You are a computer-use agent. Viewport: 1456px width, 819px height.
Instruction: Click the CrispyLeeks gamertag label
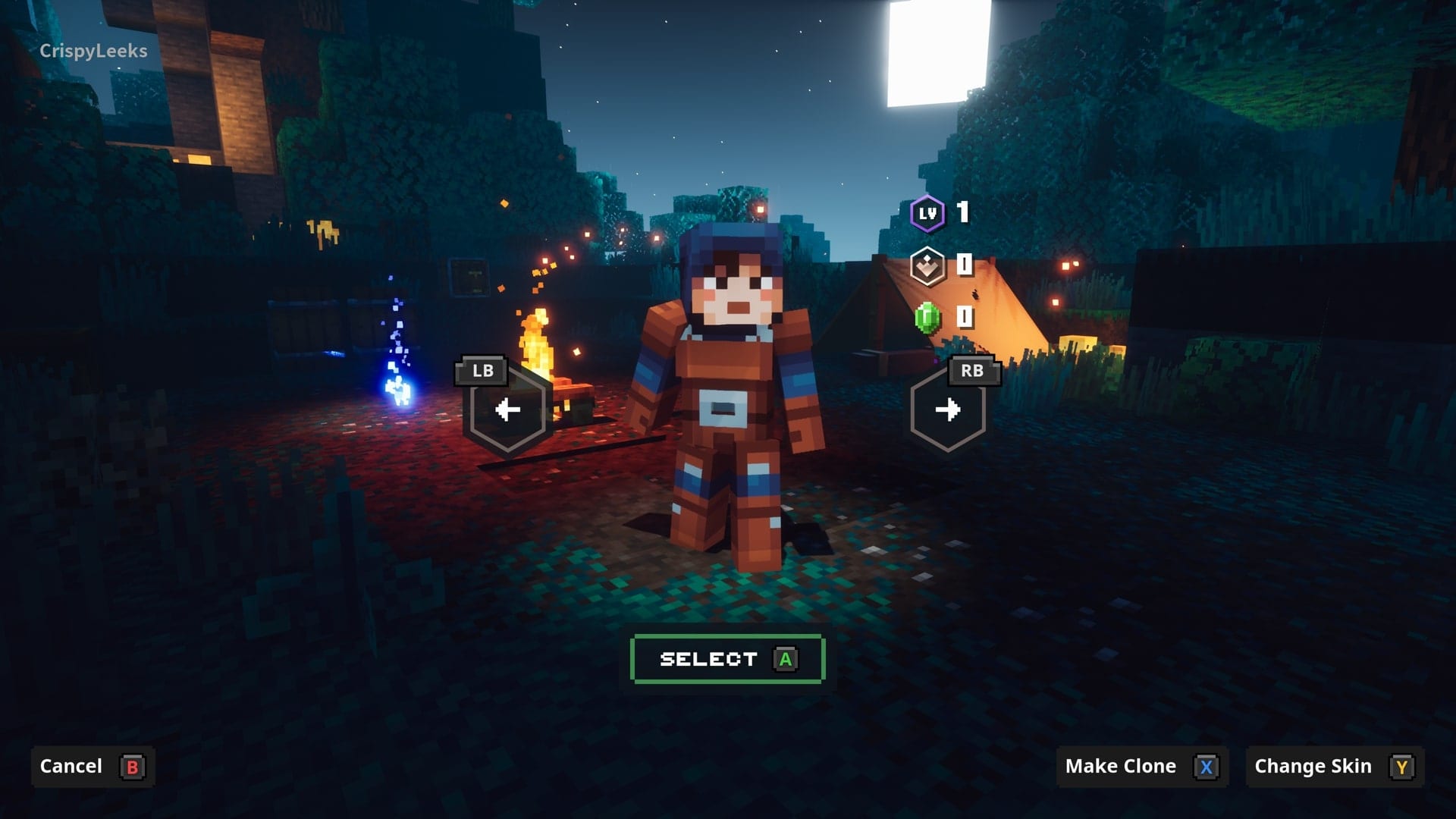[x=94, y=52]
